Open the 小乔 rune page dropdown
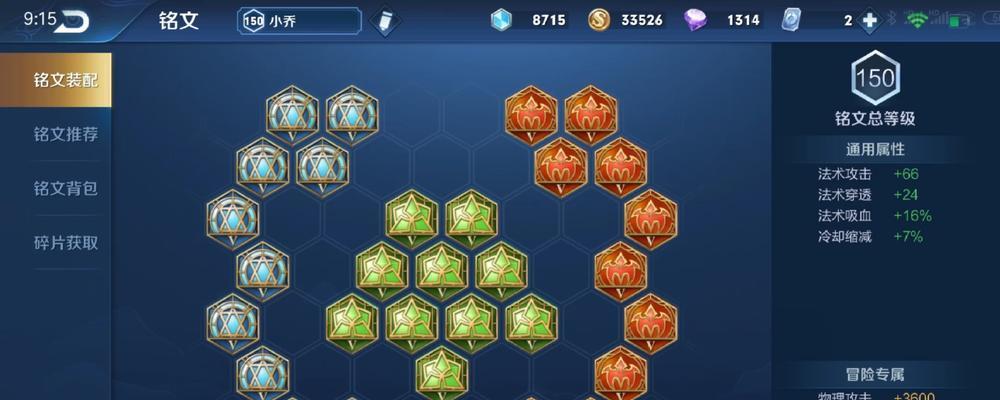 pos(299,20)
